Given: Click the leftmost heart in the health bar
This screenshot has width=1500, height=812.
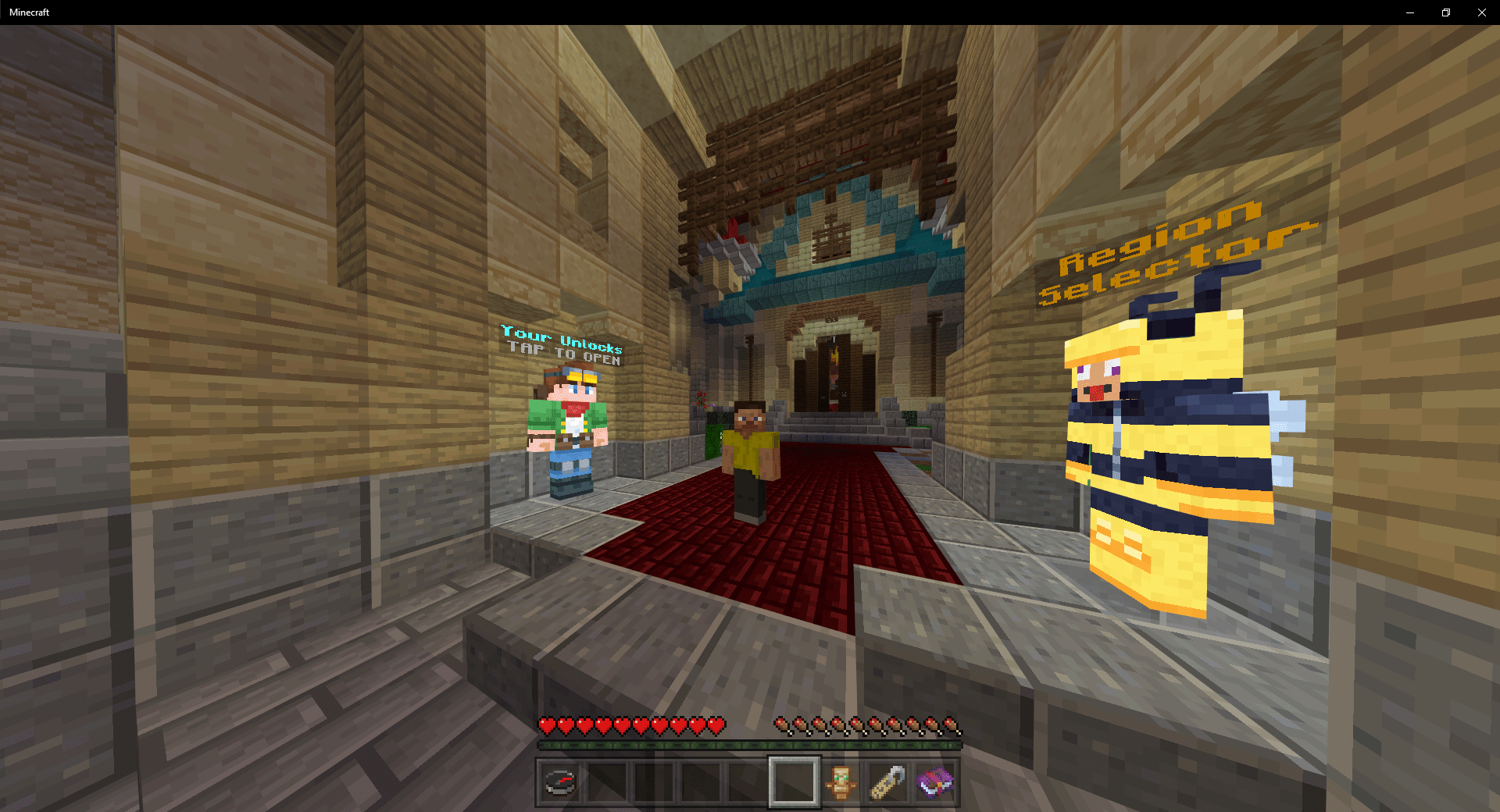Looking at the screenshot, I should point(545,725).
